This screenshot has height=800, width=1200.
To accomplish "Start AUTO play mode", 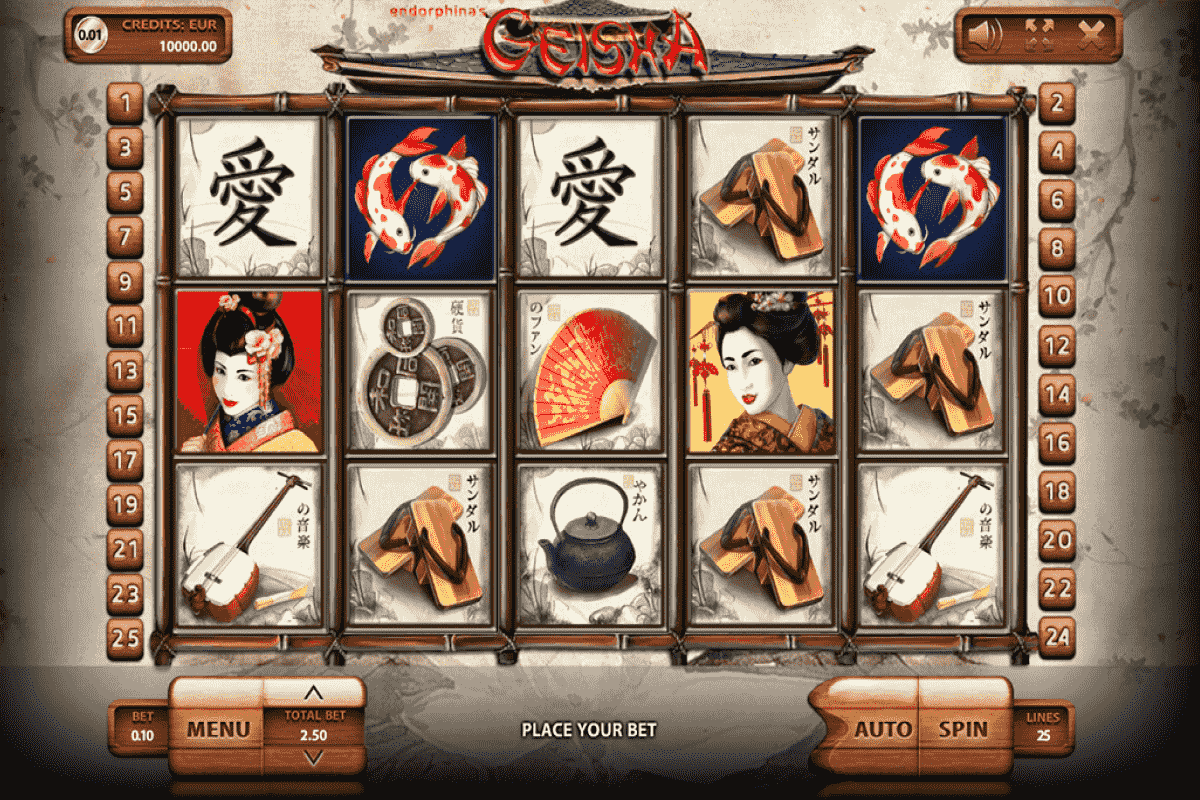I will 882,729.
